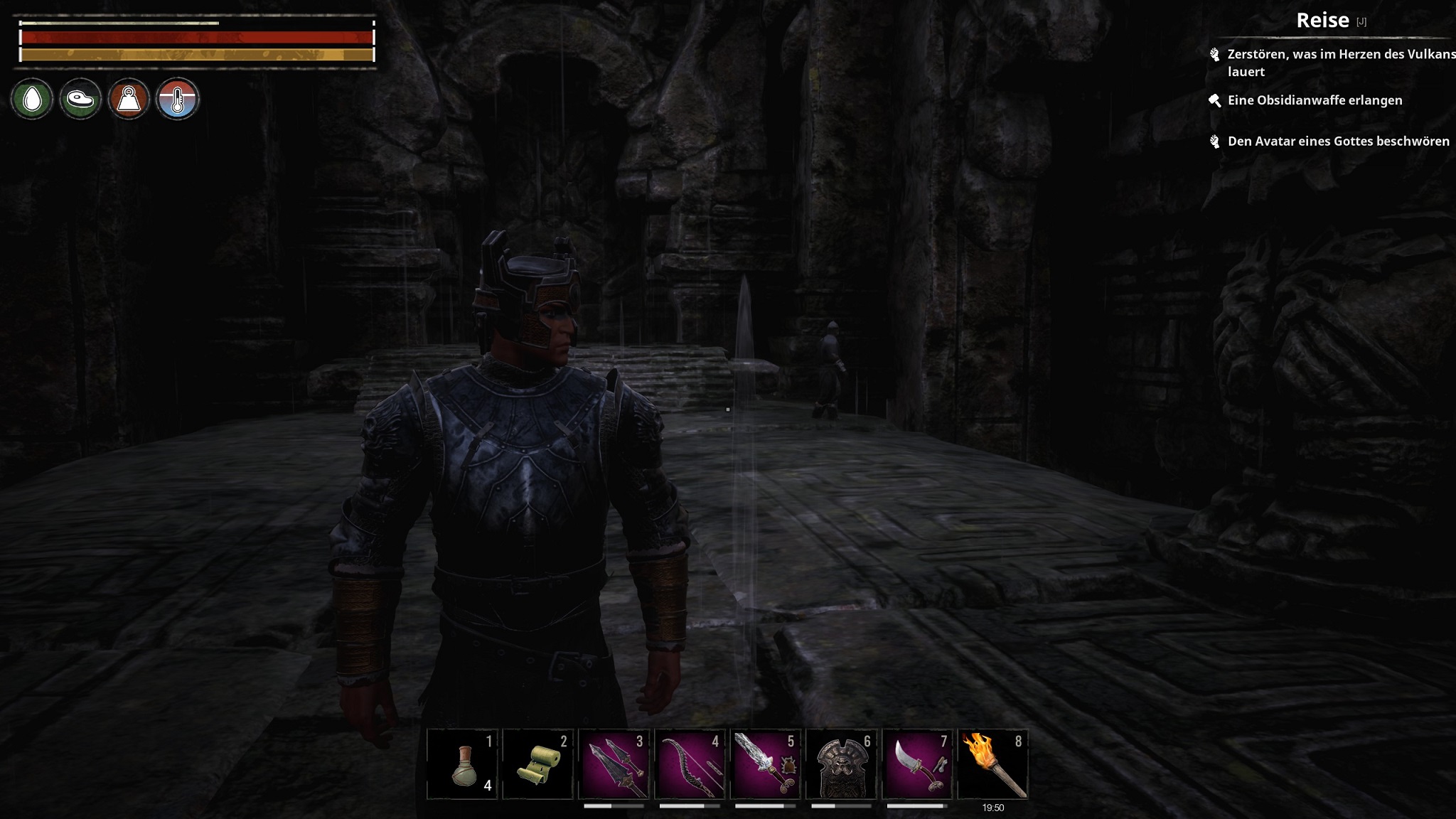Click the thermometer temperature icon

click(177, 100)
